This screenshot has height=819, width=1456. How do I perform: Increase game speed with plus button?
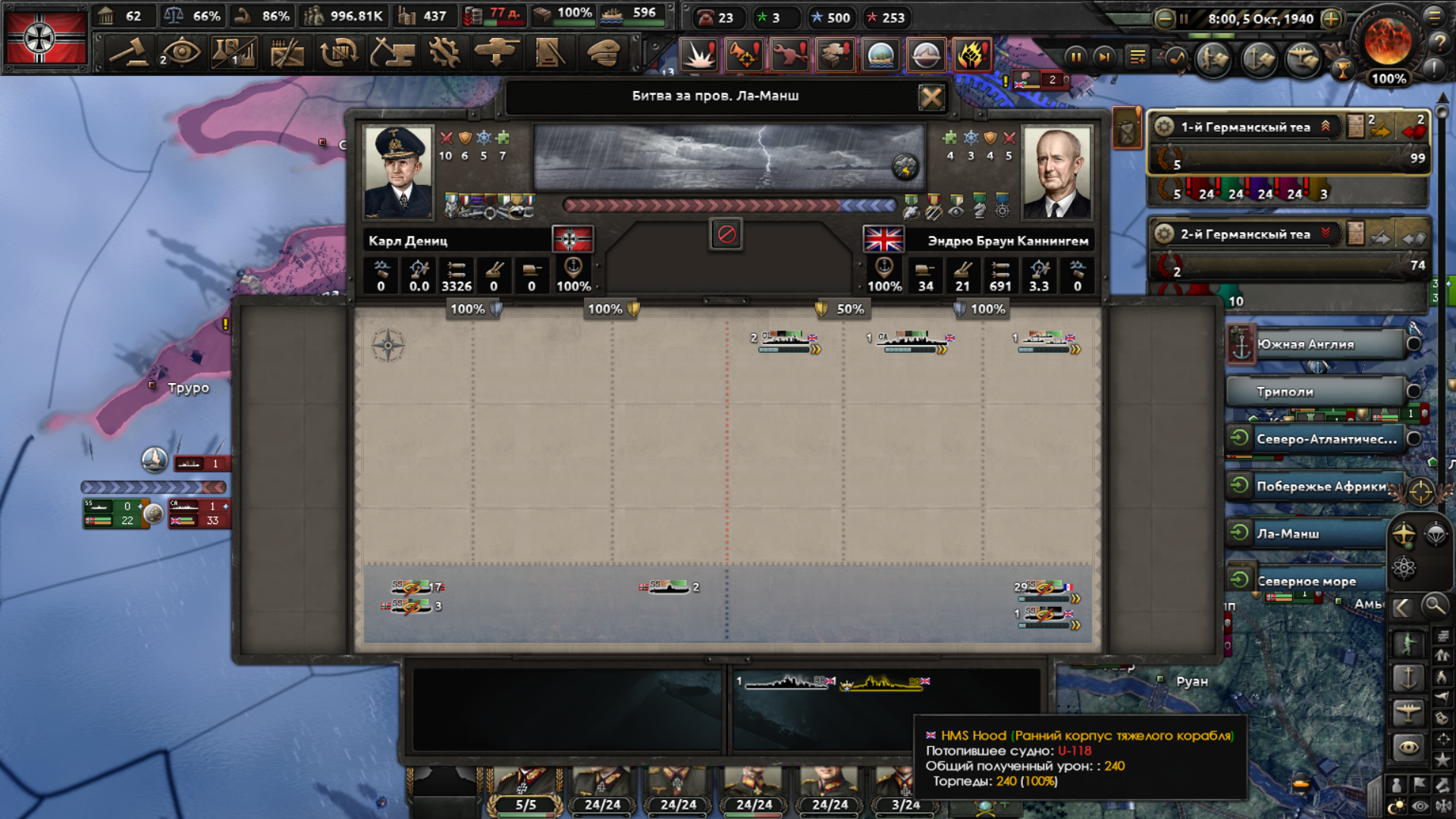click(1331, 19)
